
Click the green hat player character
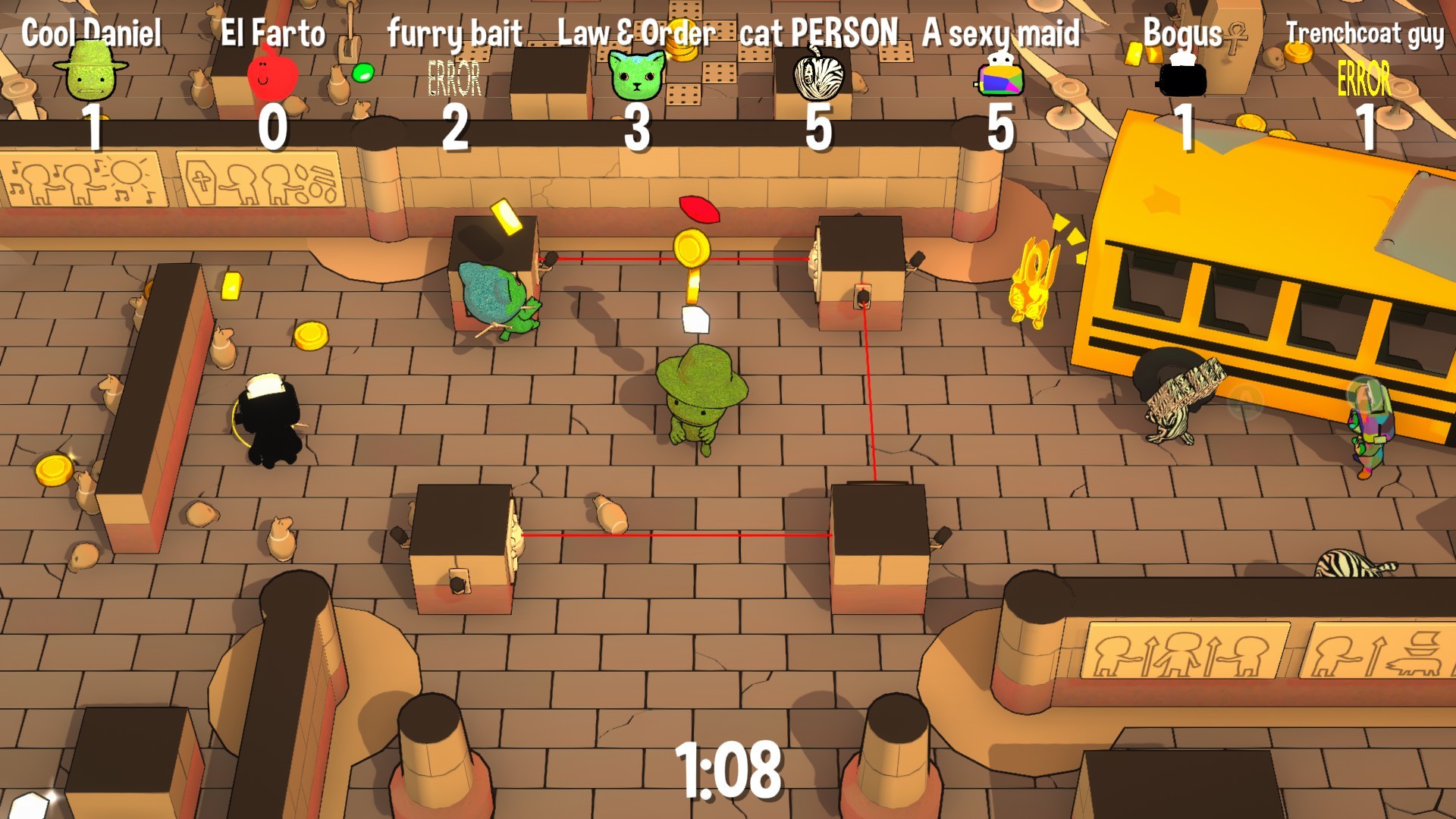click(x=701, y=402)
